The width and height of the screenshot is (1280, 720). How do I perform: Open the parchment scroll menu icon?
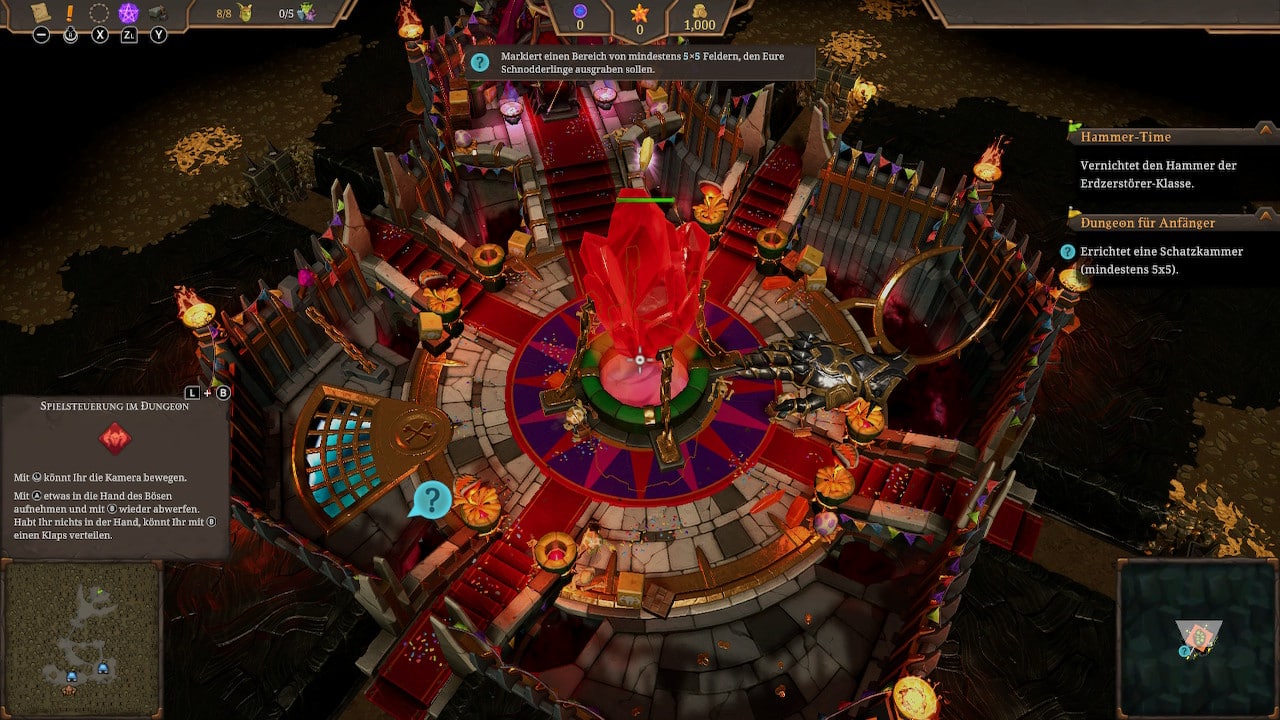coord(41,13)
